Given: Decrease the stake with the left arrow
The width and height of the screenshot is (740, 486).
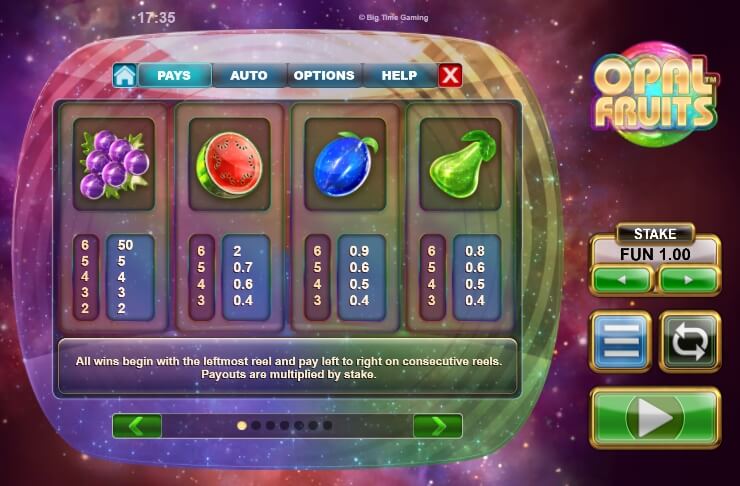Looking at the screenshot, I should coord(621,280).
